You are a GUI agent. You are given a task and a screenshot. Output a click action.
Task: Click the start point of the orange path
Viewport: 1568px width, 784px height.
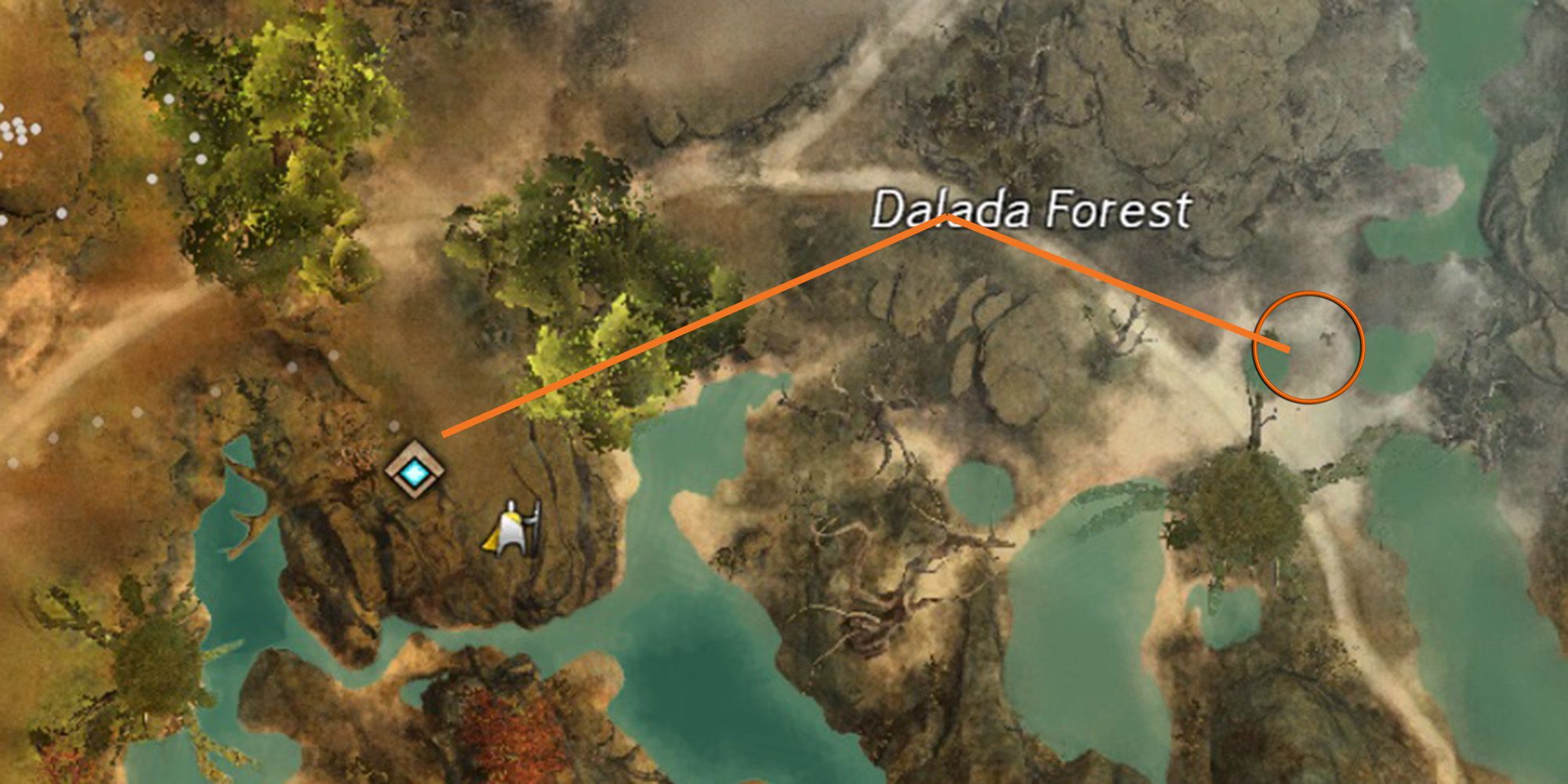(x=444, y=433)
